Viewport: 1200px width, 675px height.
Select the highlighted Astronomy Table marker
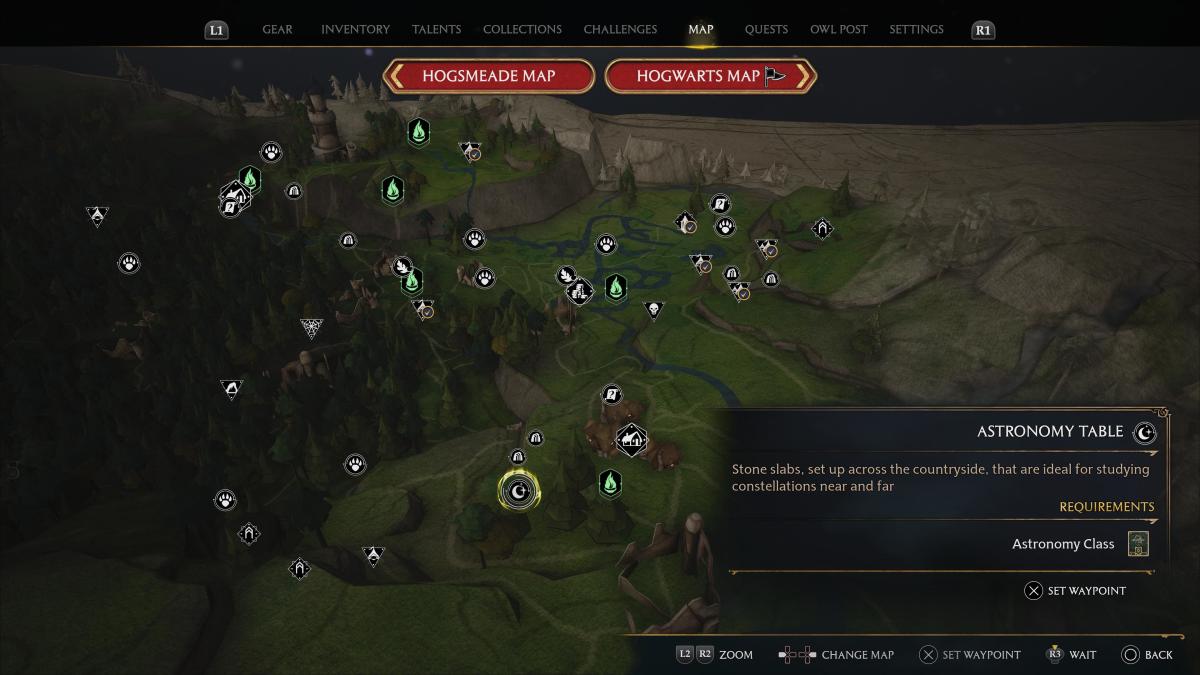(x=518, y=490)
